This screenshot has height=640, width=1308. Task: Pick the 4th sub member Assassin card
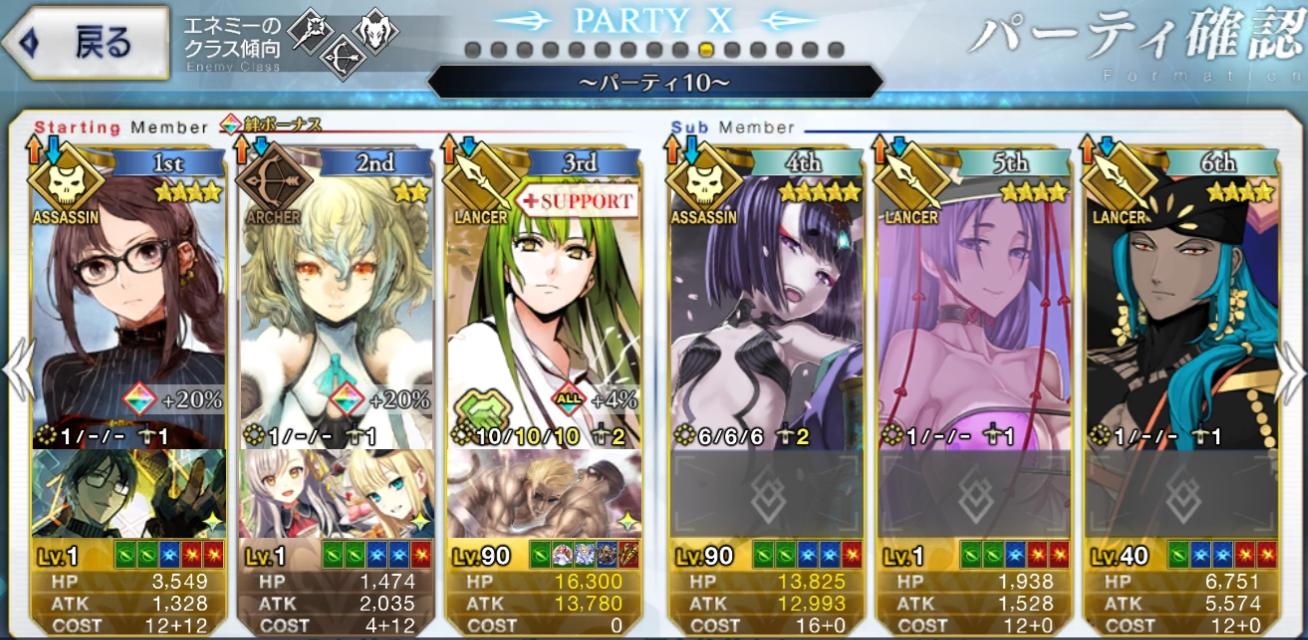[767, 300]
